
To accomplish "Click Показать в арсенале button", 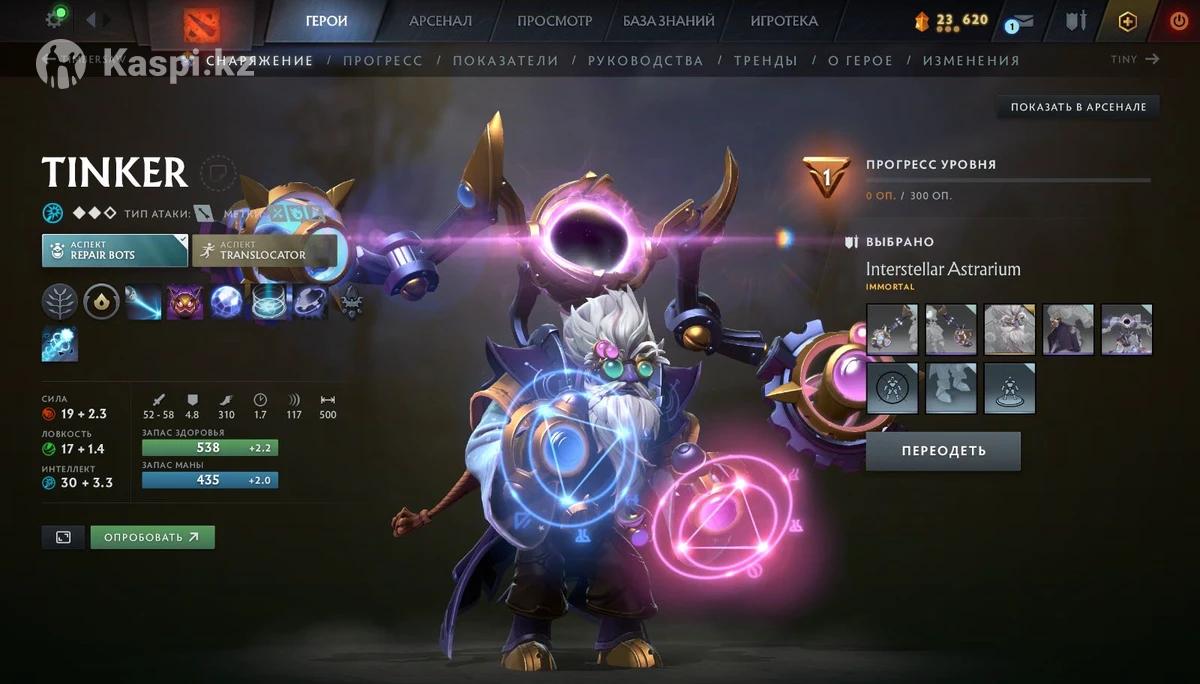I will pos(1078,107).
